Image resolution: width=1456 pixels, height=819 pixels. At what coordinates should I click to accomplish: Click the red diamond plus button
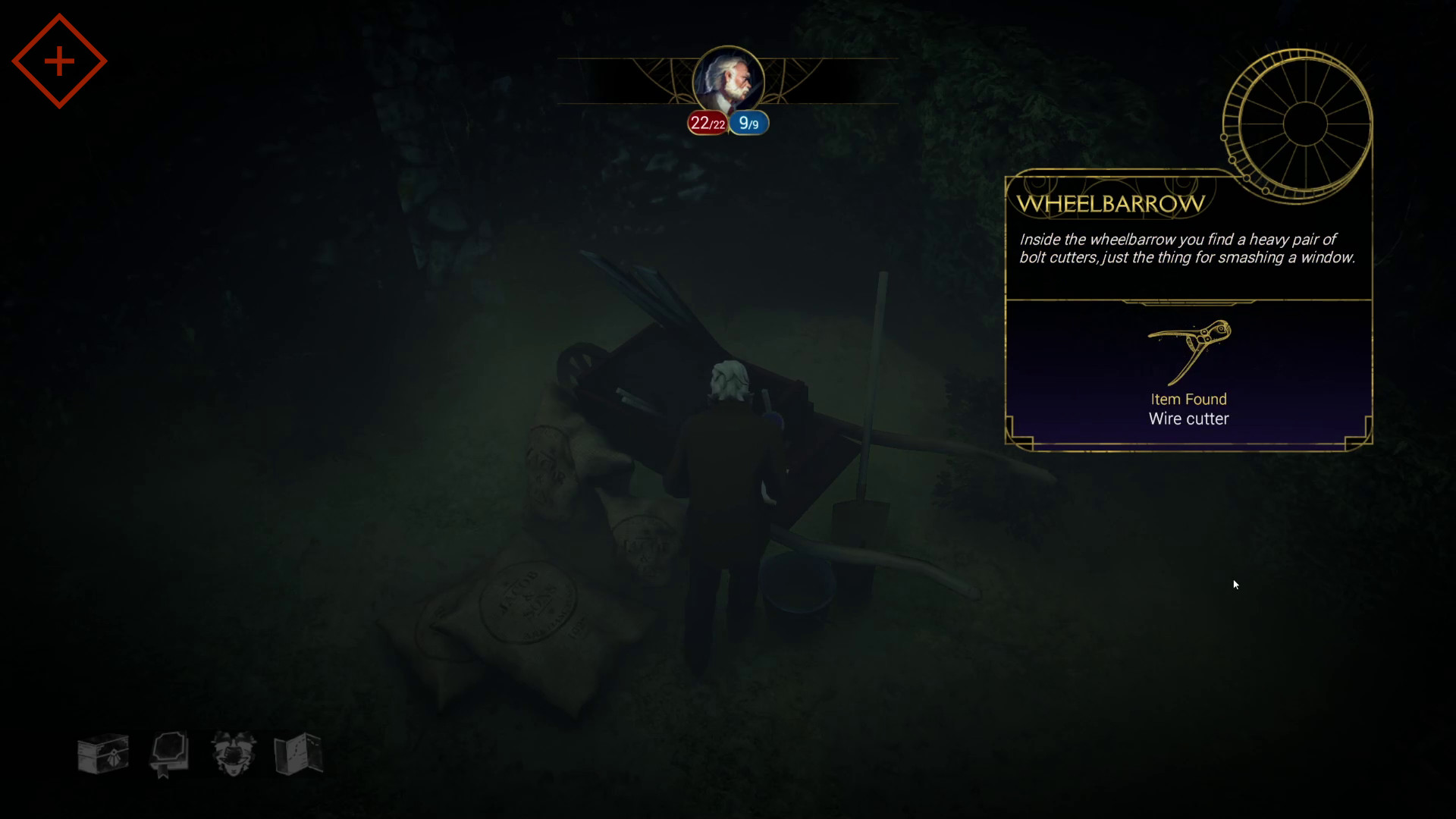59,61
